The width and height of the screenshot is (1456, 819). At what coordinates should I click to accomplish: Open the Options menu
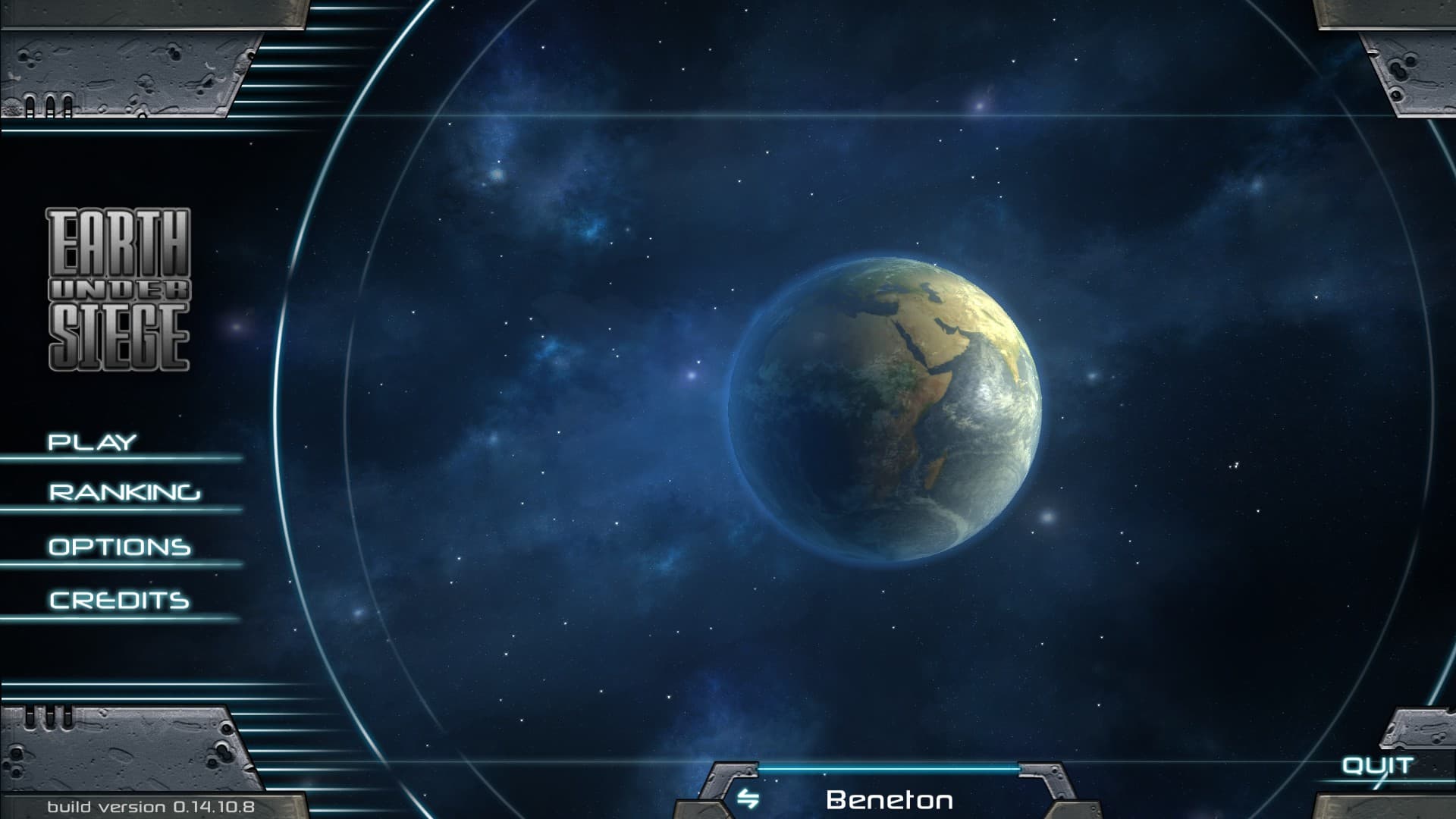(120, 547)
